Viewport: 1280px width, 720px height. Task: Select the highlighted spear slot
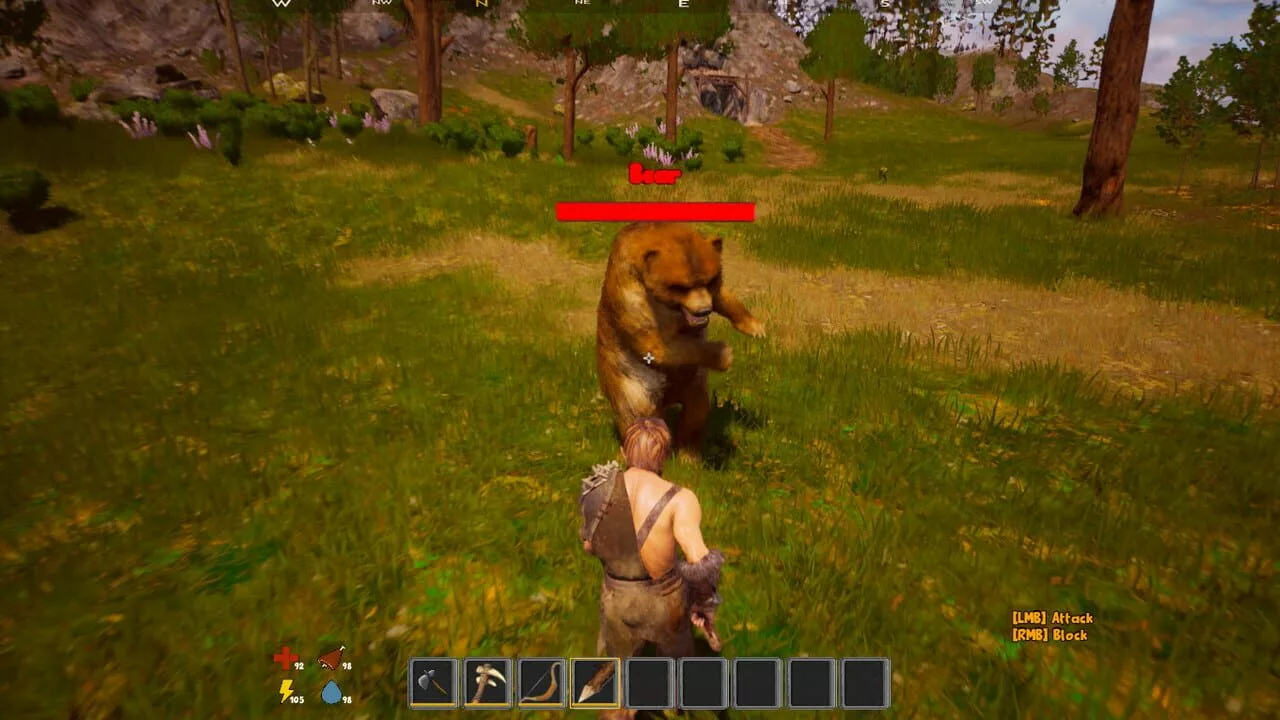coord(596,683)
